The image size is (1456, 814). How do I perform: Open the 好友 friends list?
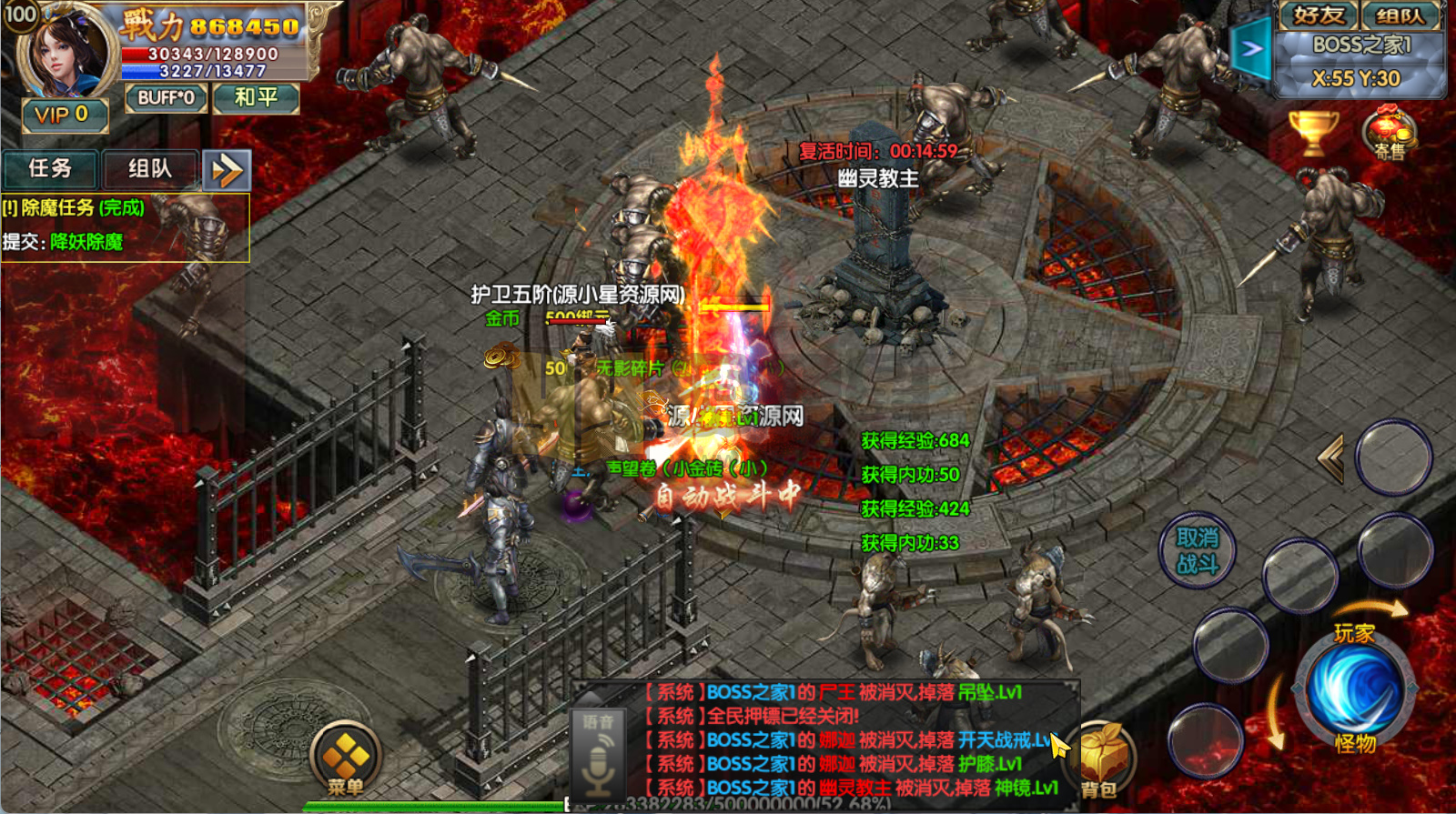[1318, 15]
